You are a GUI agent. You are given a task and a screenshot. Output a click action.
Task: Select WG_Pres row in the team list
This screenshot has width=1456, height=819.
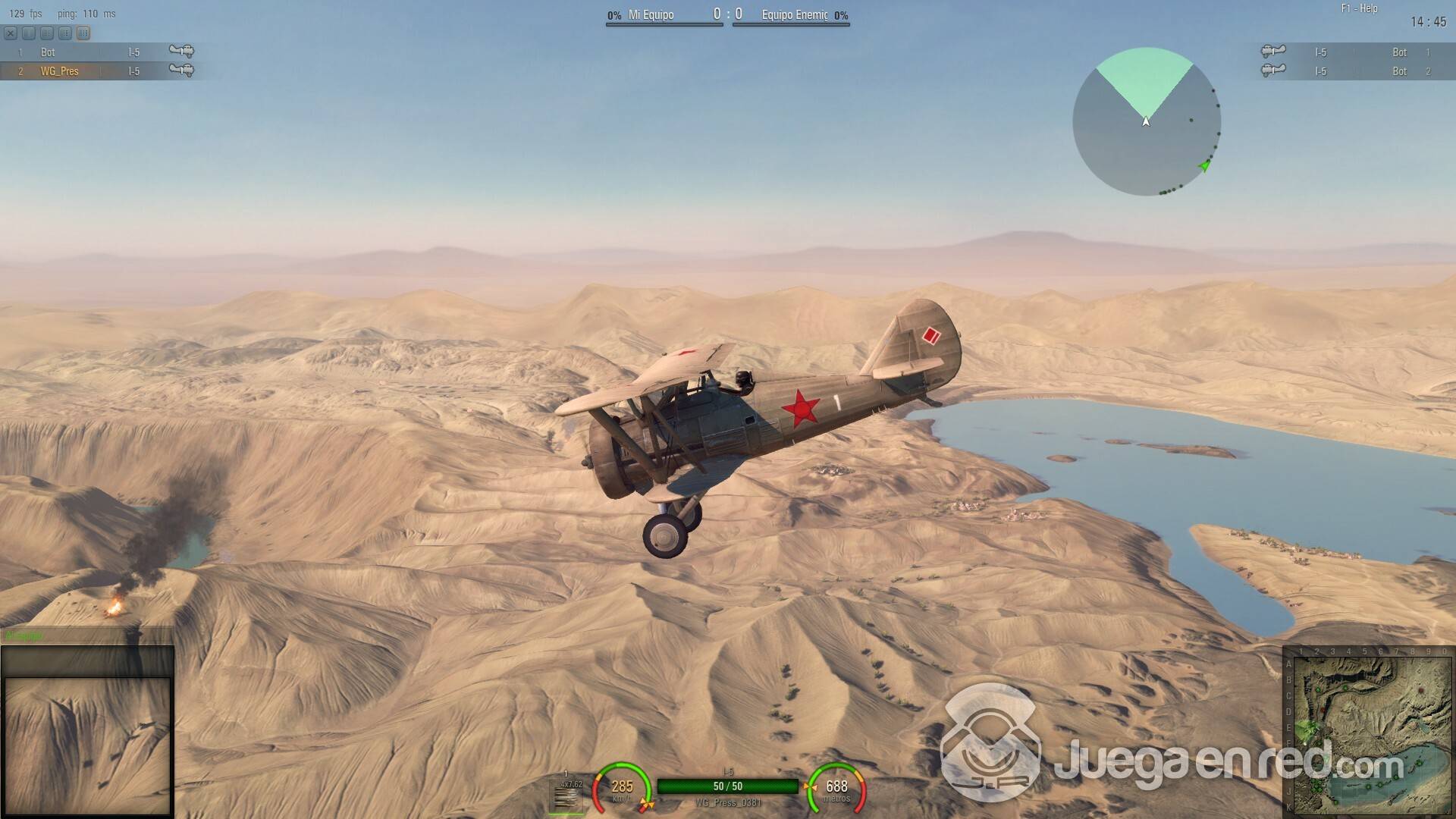[99, 71]
